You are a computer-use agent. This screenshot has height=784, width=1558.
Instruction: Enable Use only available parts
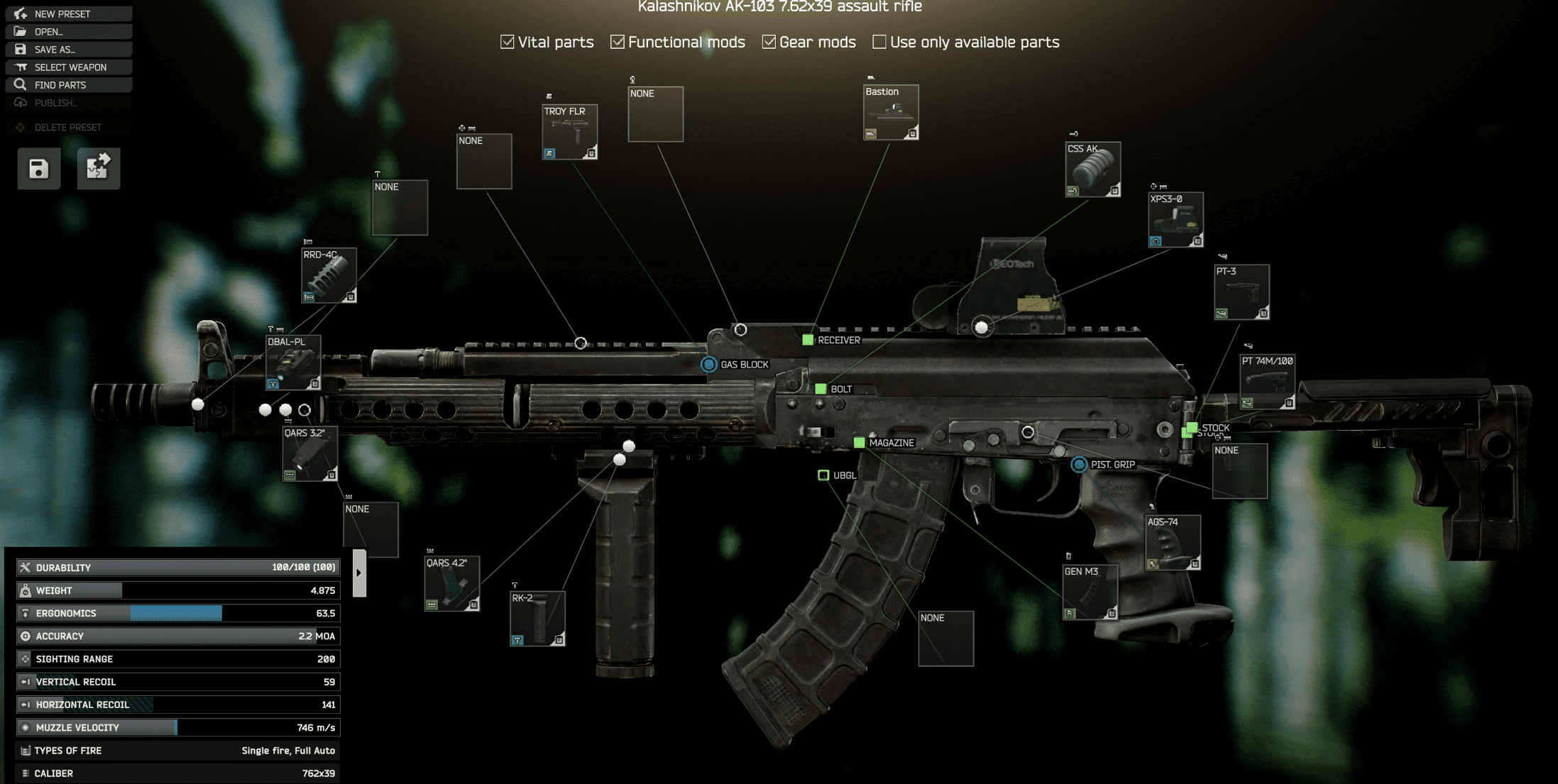(879, 42)
